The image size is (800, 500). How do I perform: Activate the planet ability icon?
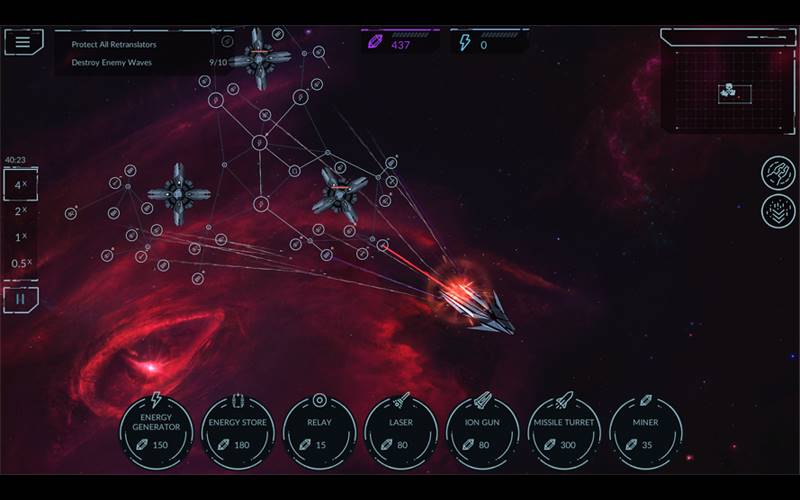click(x=778, y=172)
